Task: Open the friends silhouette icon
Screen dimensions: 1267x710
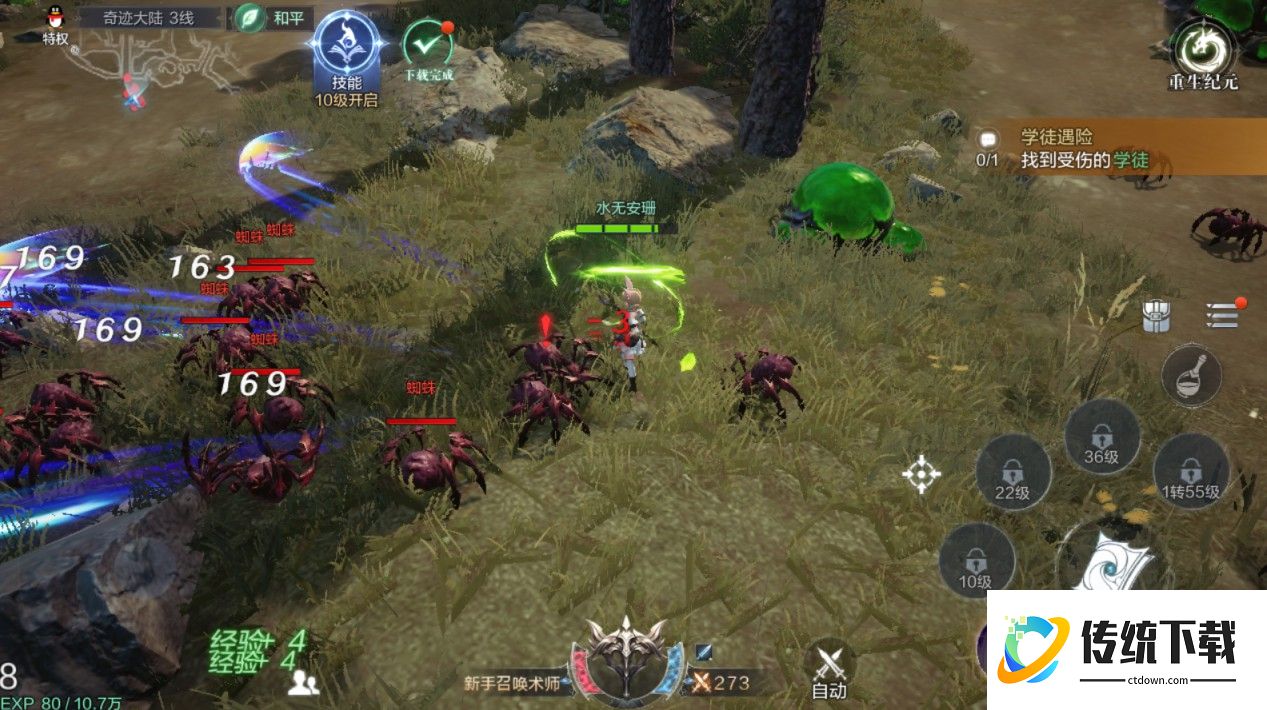Action: click(x=303, y=683)
